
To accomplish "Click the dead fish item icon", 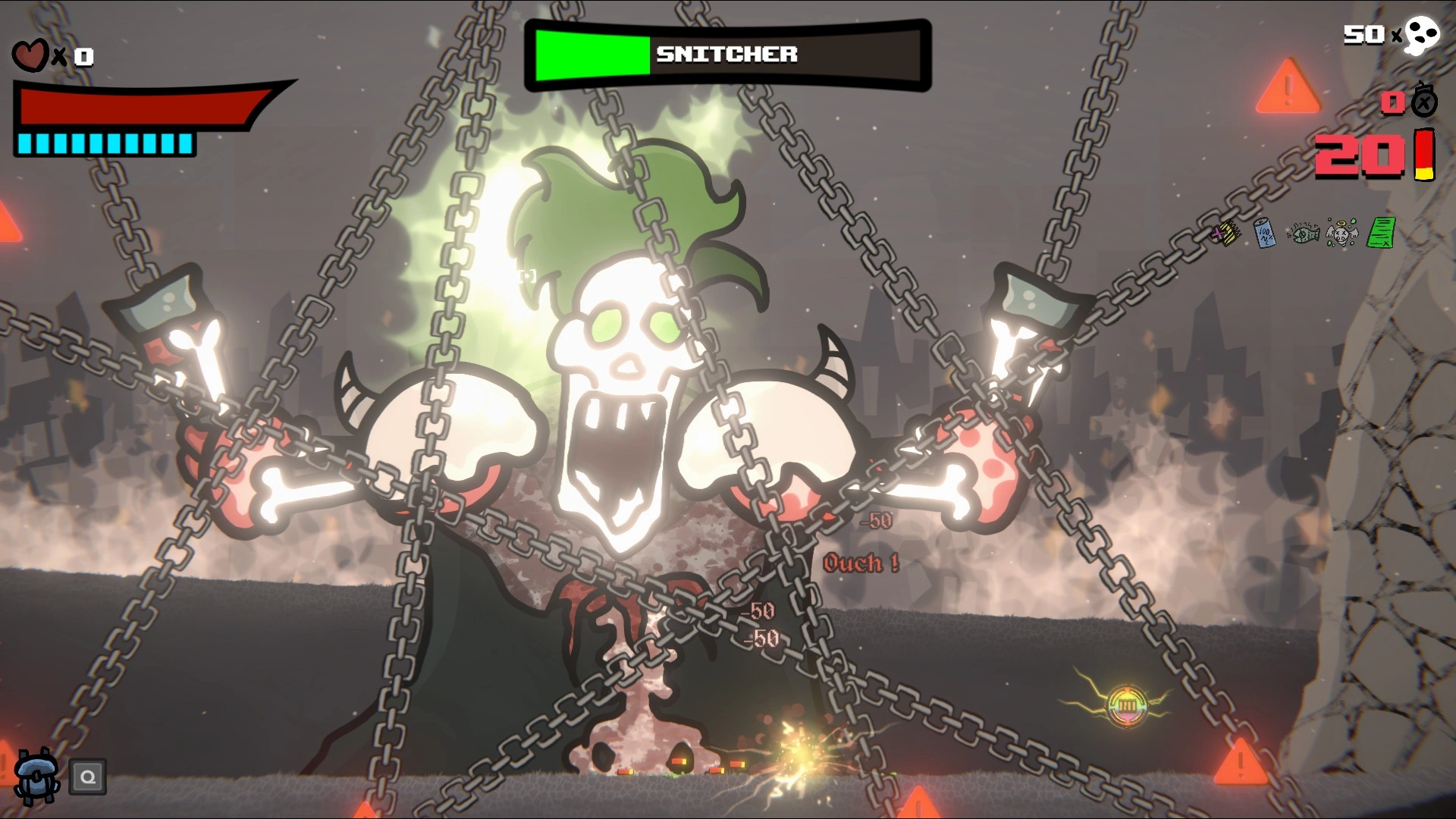I will click(x=1303, y=234).
